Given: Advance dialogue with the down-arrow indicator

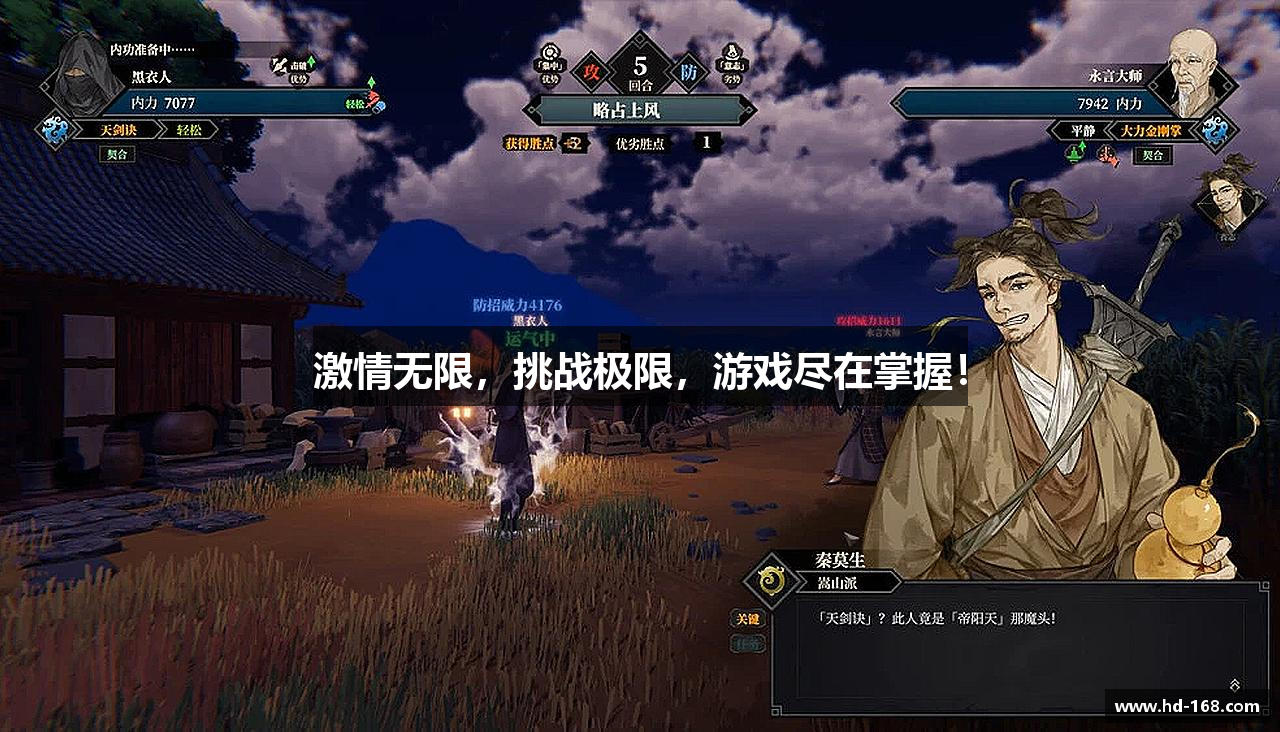Looking at the screenshot, I should [x=1235, y=685].
